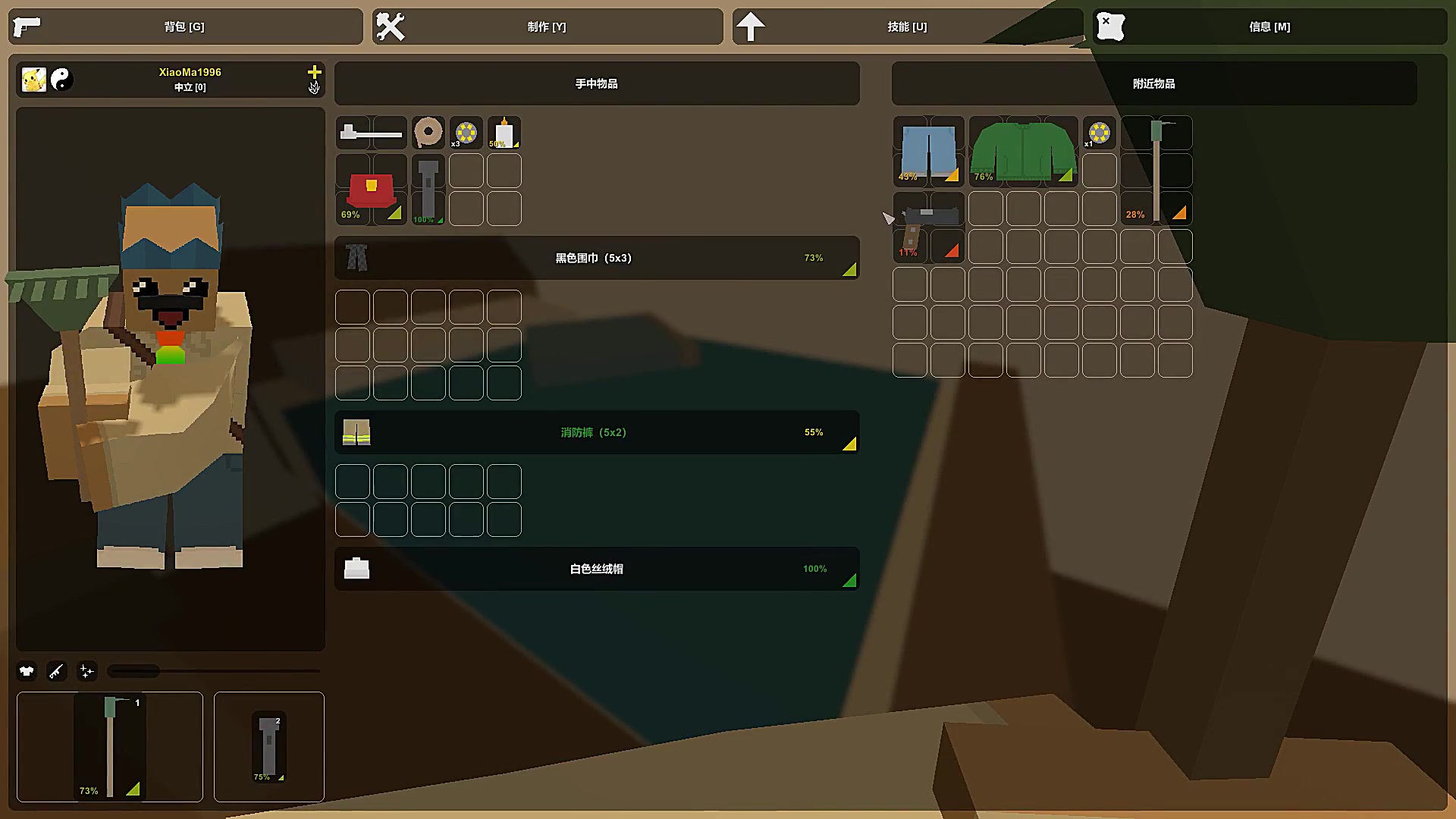Select the duct tape roll in hand items
This screenshot has width=1456, height=819.
(x=428, y=132)
